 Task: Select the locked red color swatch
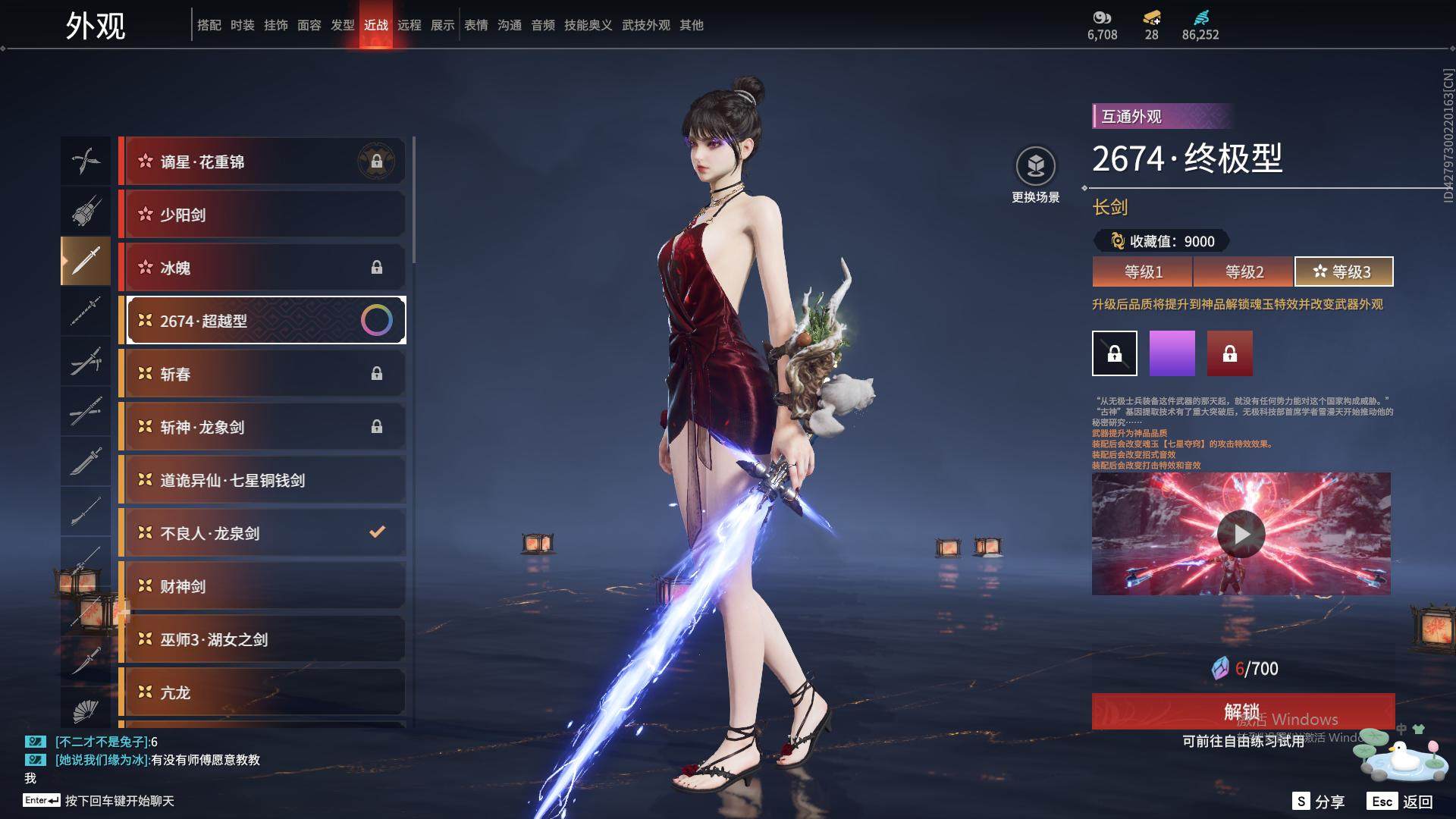pos(1229,353)
